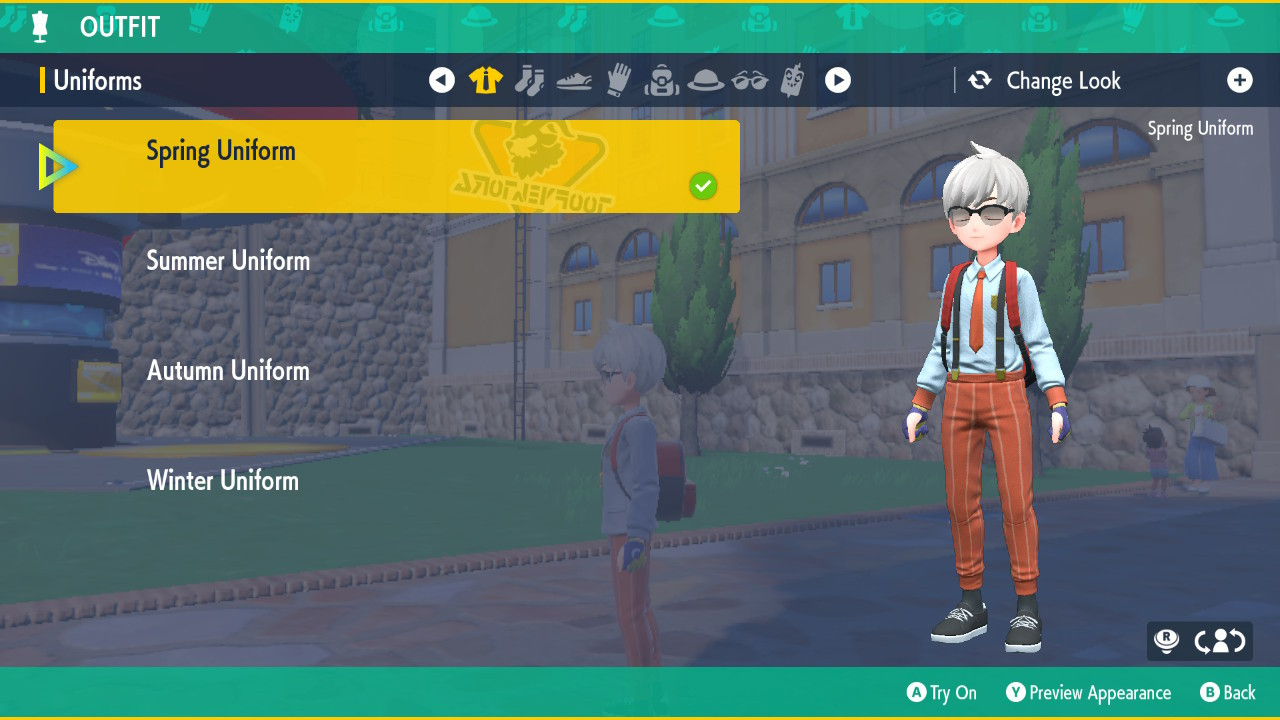Click the left arrow to browse categories
This screenshot has height=720, width=1280.
pyautogui.click(x=442, y=80)
